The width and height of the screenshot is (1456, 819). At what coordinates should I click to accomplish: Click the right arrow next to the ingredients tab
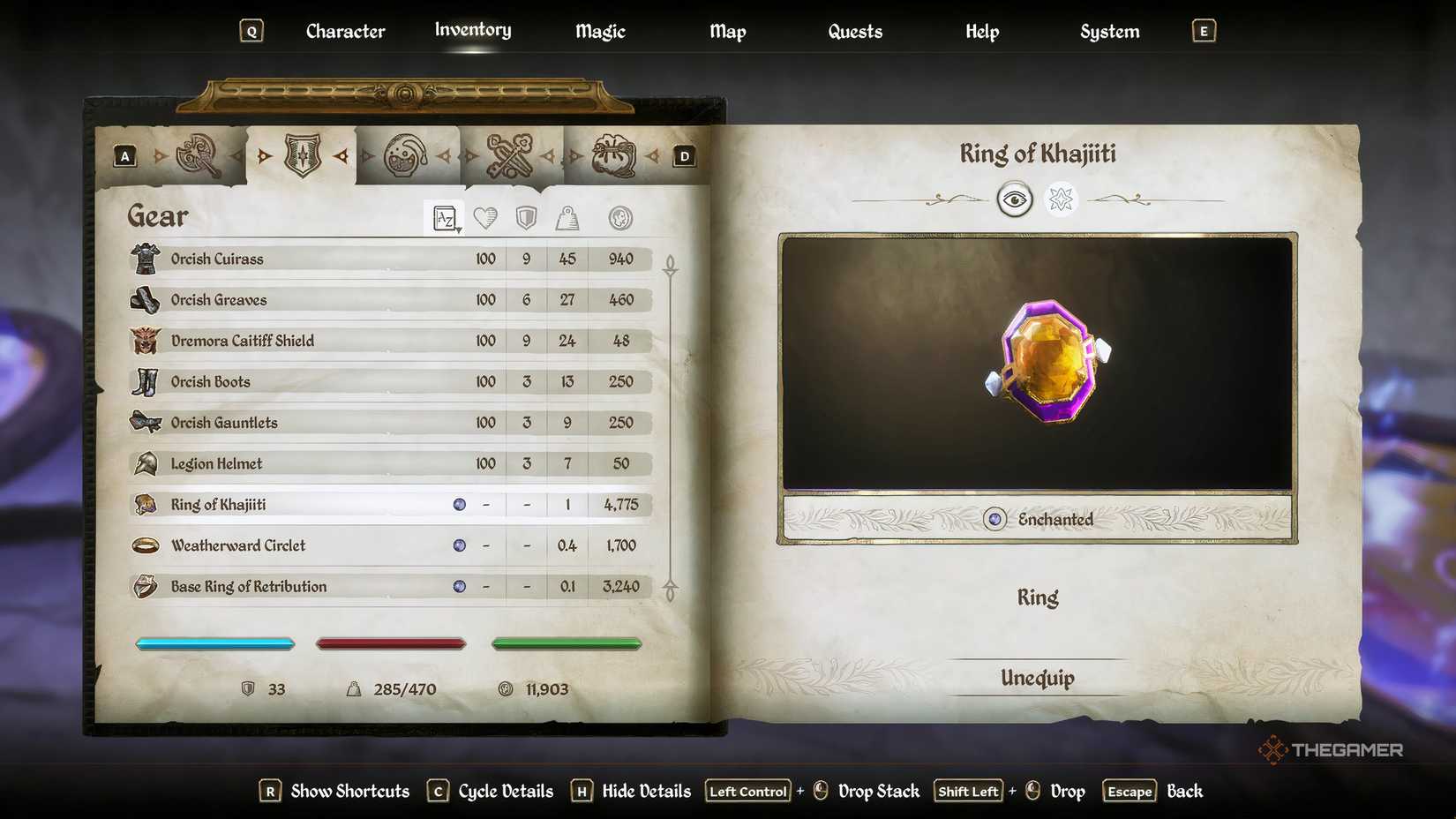pyautogui.click(x=653, y=154)
